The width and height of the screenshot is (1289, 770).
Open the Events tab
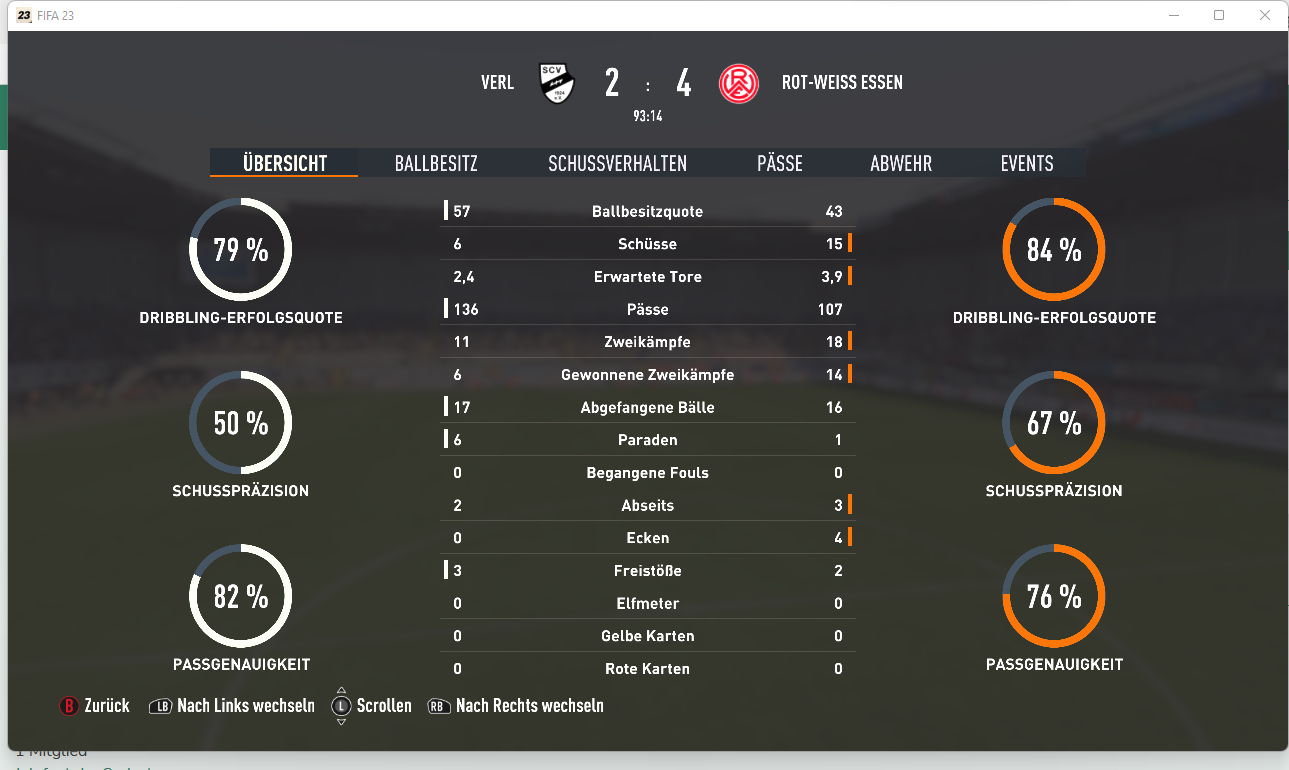pos(1026,163)
